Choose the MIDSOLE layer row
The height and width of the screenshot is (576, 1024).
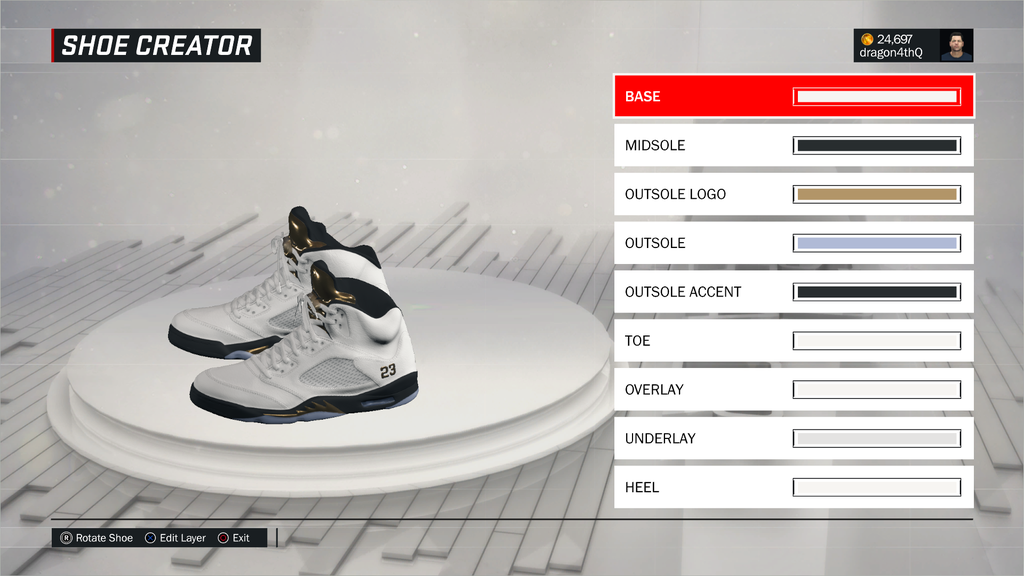pos(793,146)
